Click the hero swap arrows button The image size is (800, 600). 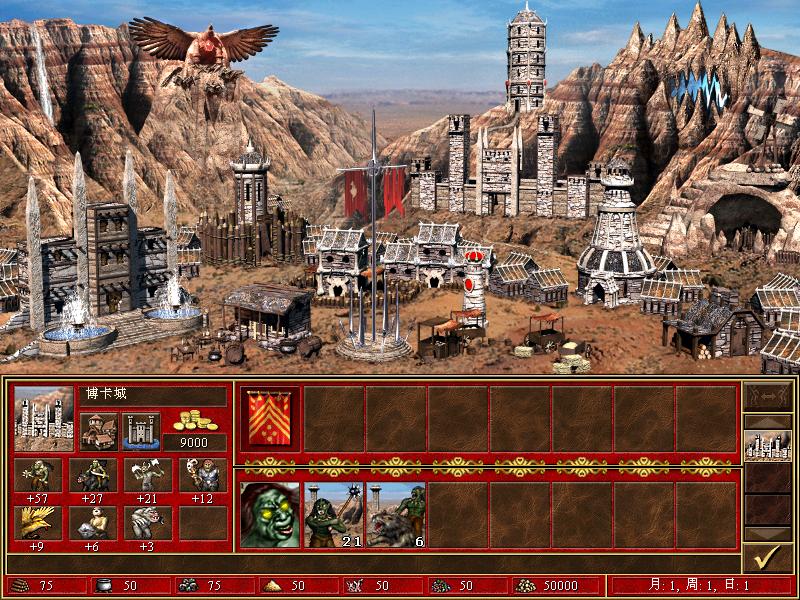[767, 400]
